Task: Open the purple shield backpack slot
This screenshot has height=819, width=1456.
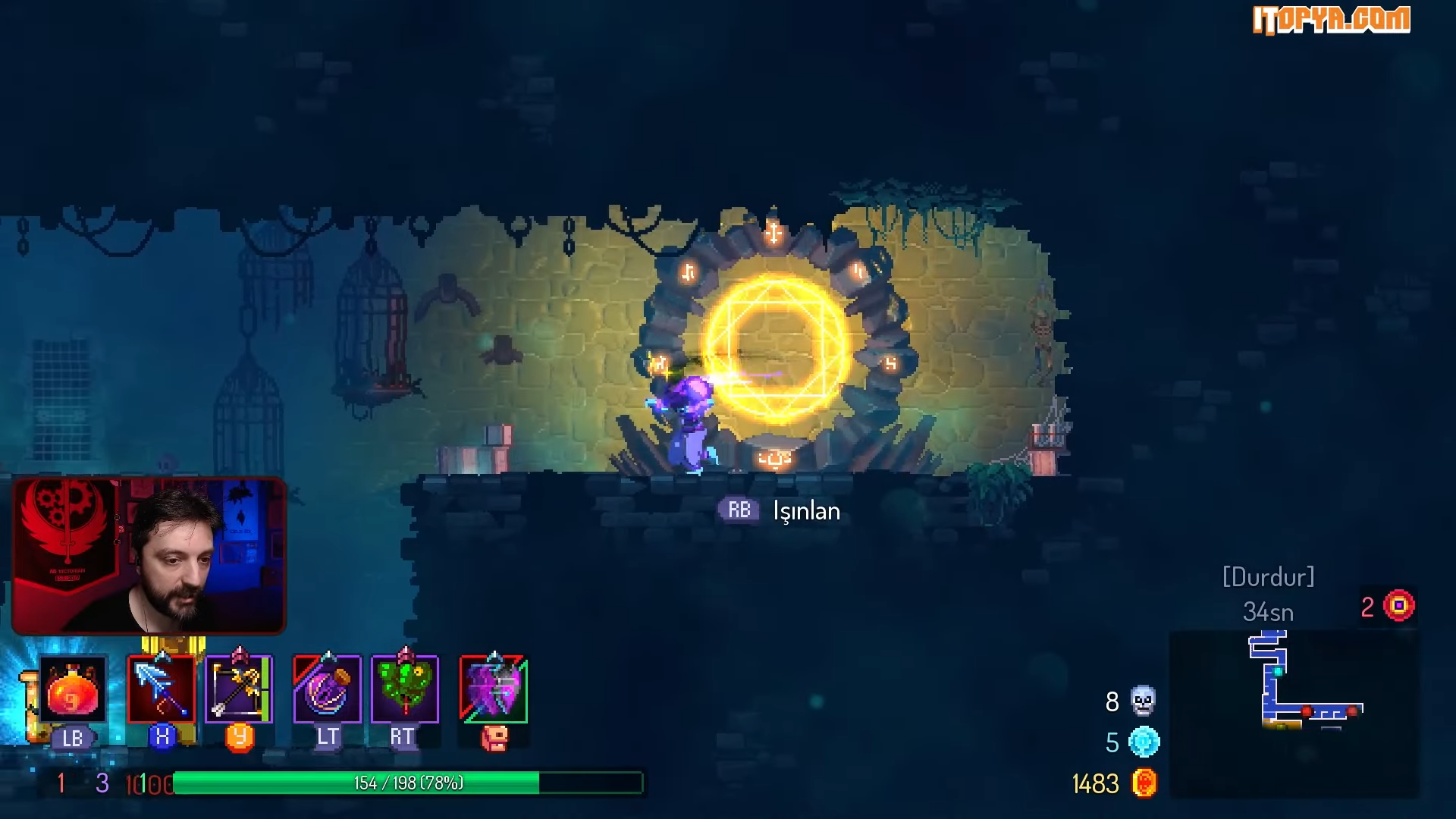Action: 494,689
